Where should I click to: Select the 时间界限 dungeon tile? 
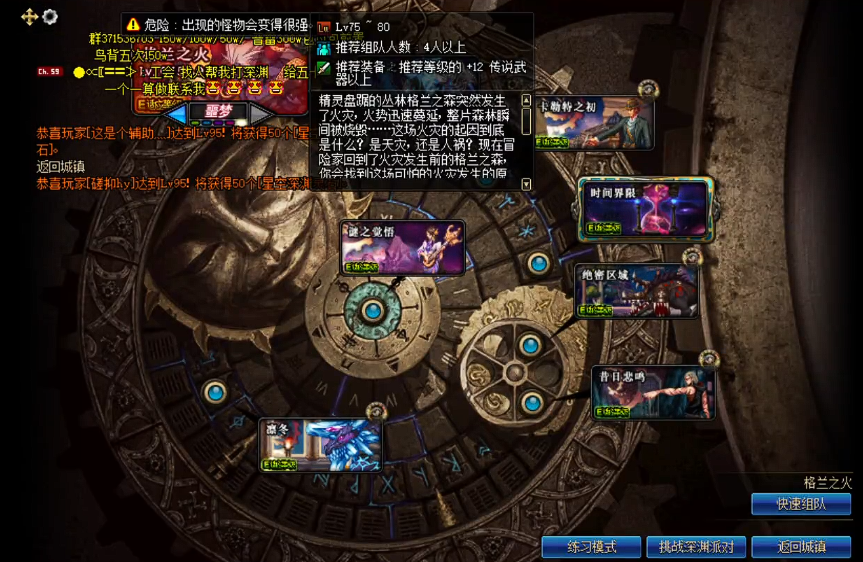coord(646,209)
